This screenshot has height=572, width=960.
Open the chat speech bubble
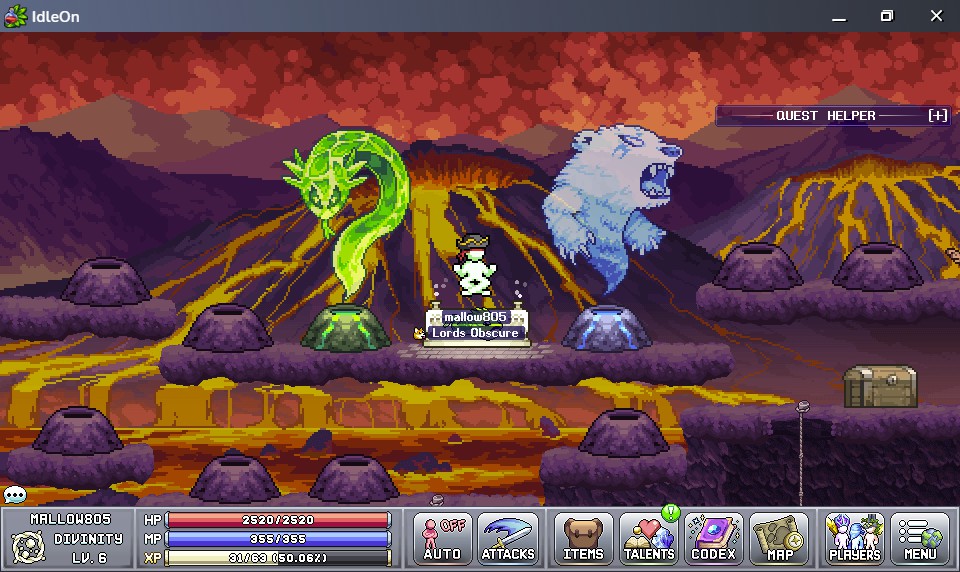coord(14,495)
